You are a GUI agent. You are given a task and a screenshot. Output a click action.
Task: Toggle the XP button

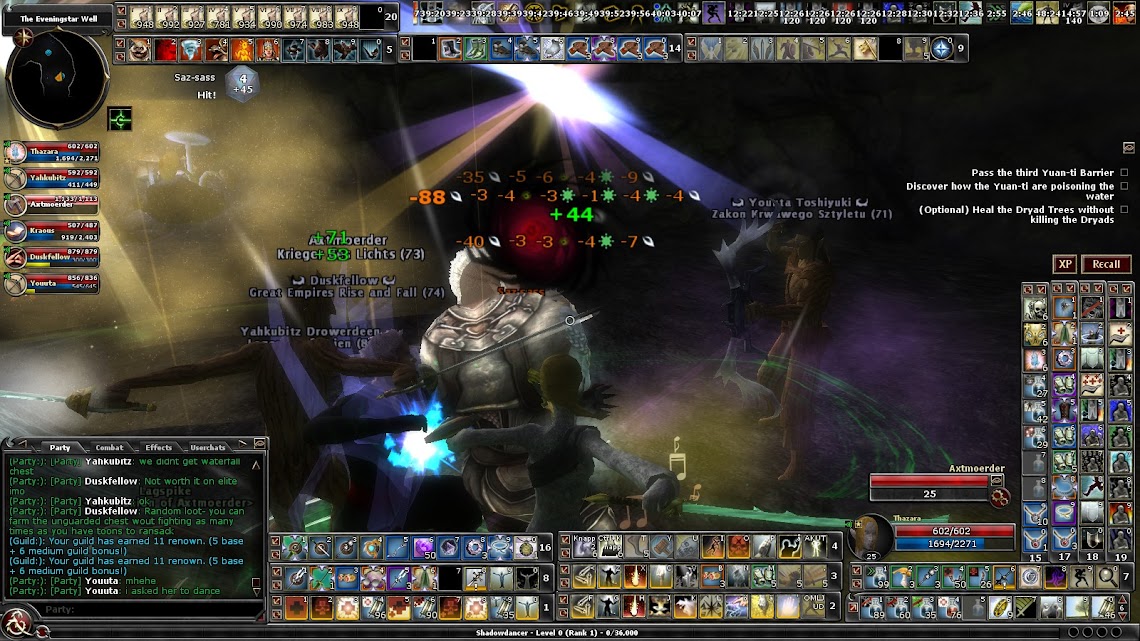coord(1065,264)
